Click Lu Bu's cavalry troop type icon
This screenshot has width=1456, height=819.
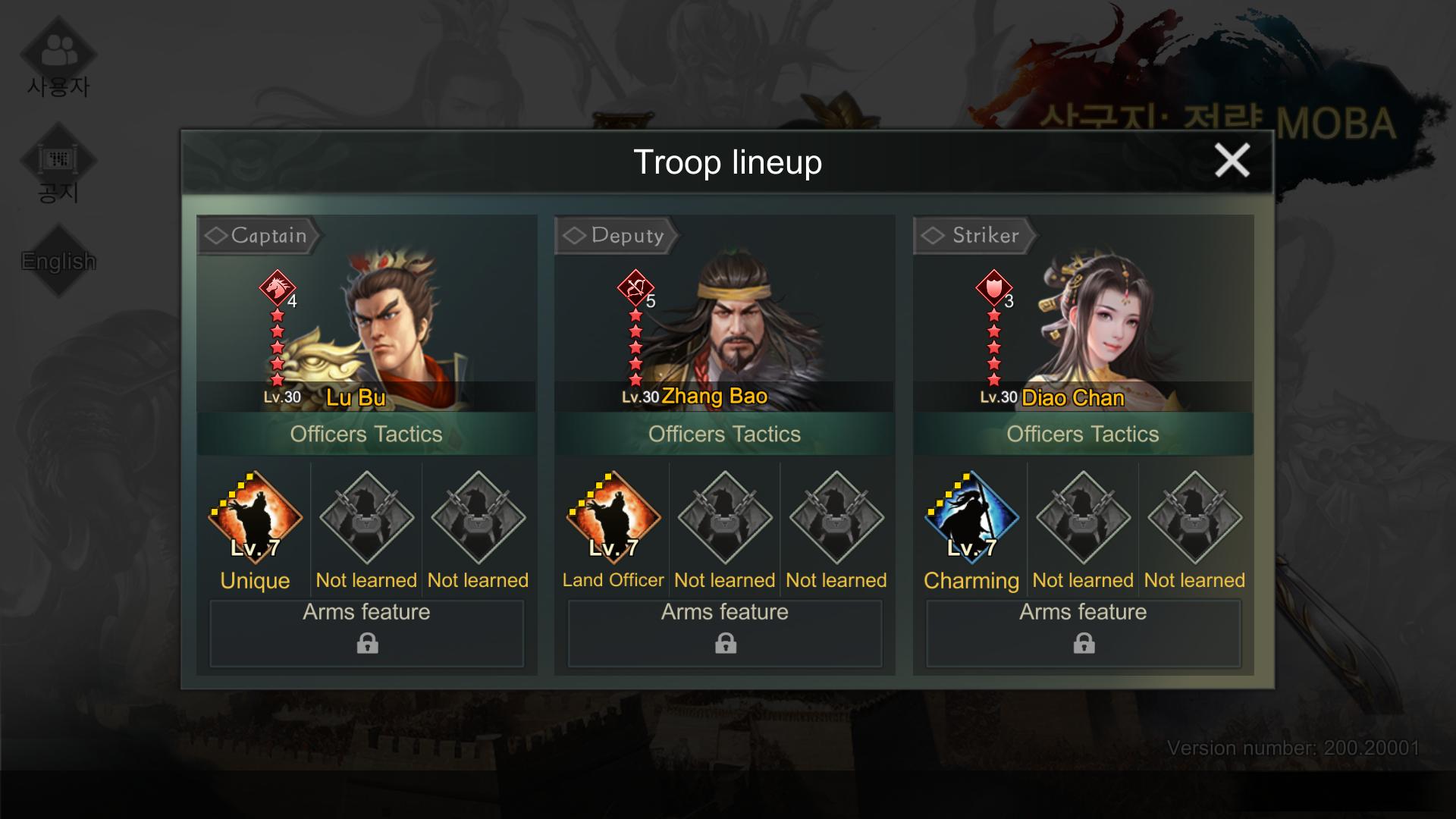277,287
